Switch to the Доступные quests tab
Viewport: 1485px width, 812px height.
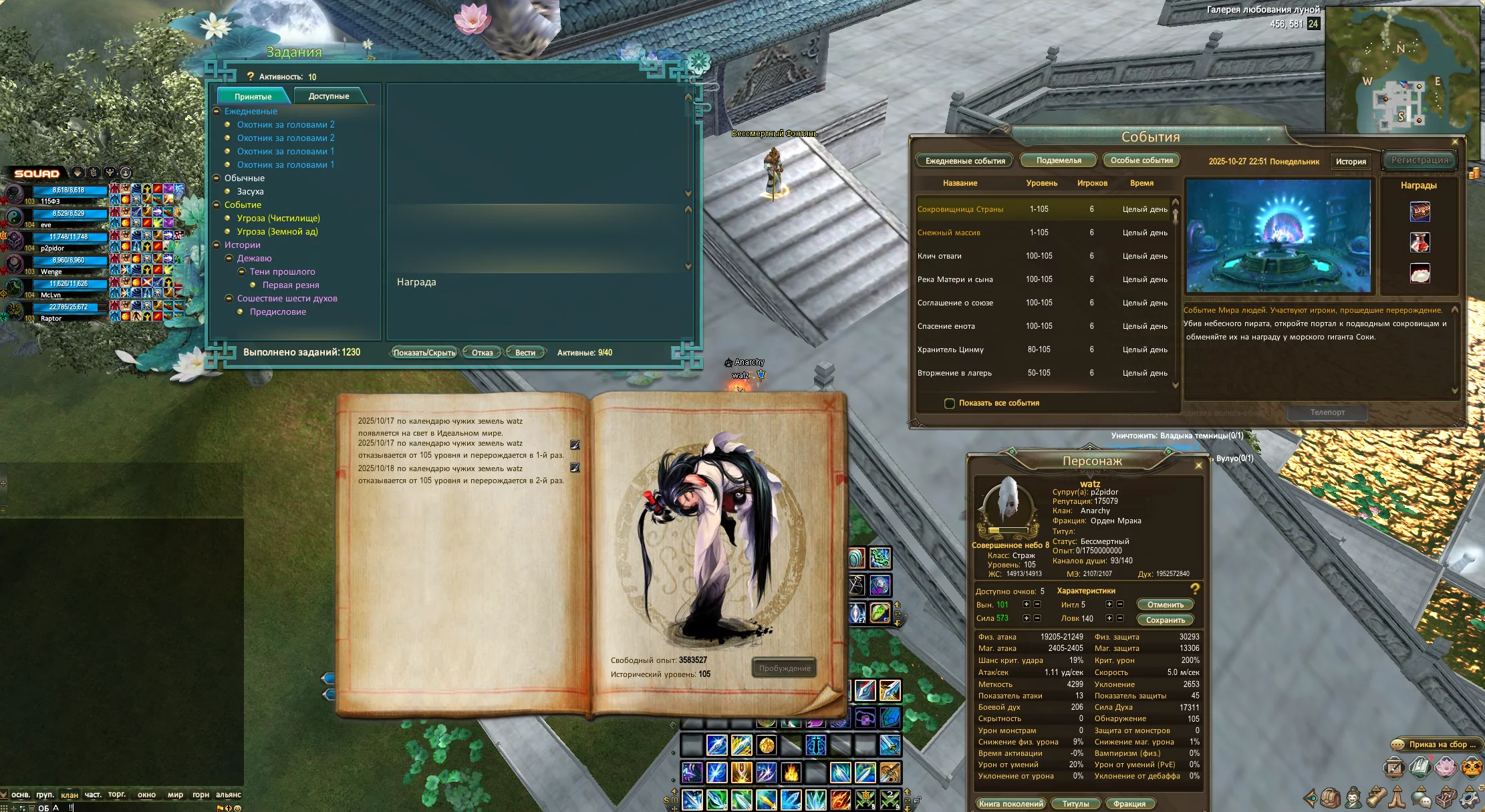pyautogui.click(x=329, y=96)
